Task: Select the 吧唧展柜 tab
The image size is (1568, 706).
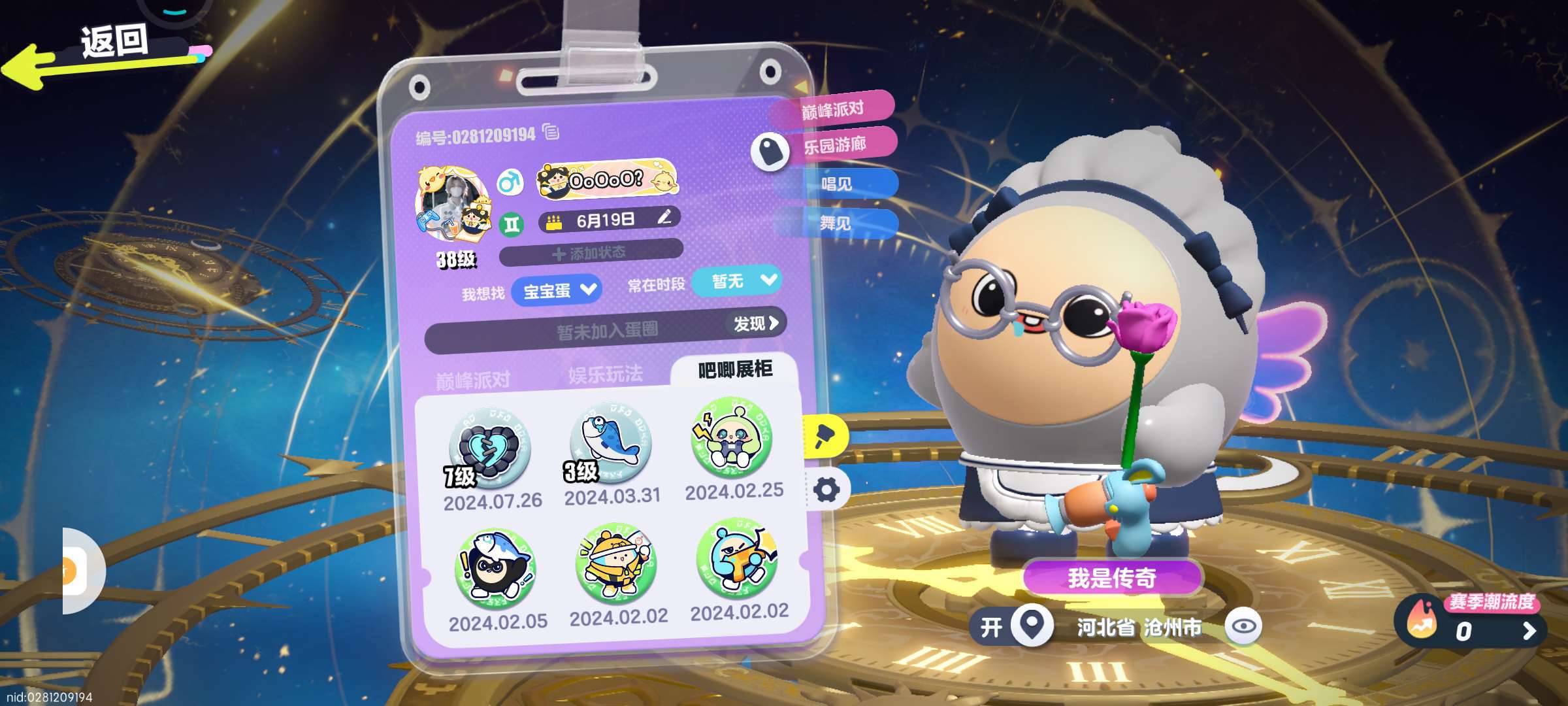Action: pos(735,370)
